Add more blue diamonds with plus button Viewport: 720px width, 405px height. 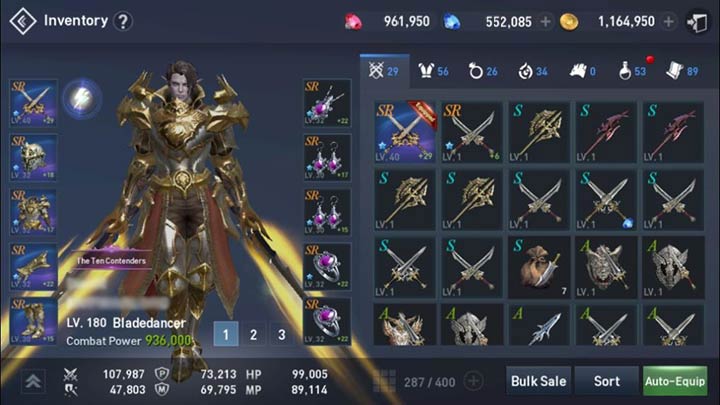pyautogui.click(x=545, y=21)
